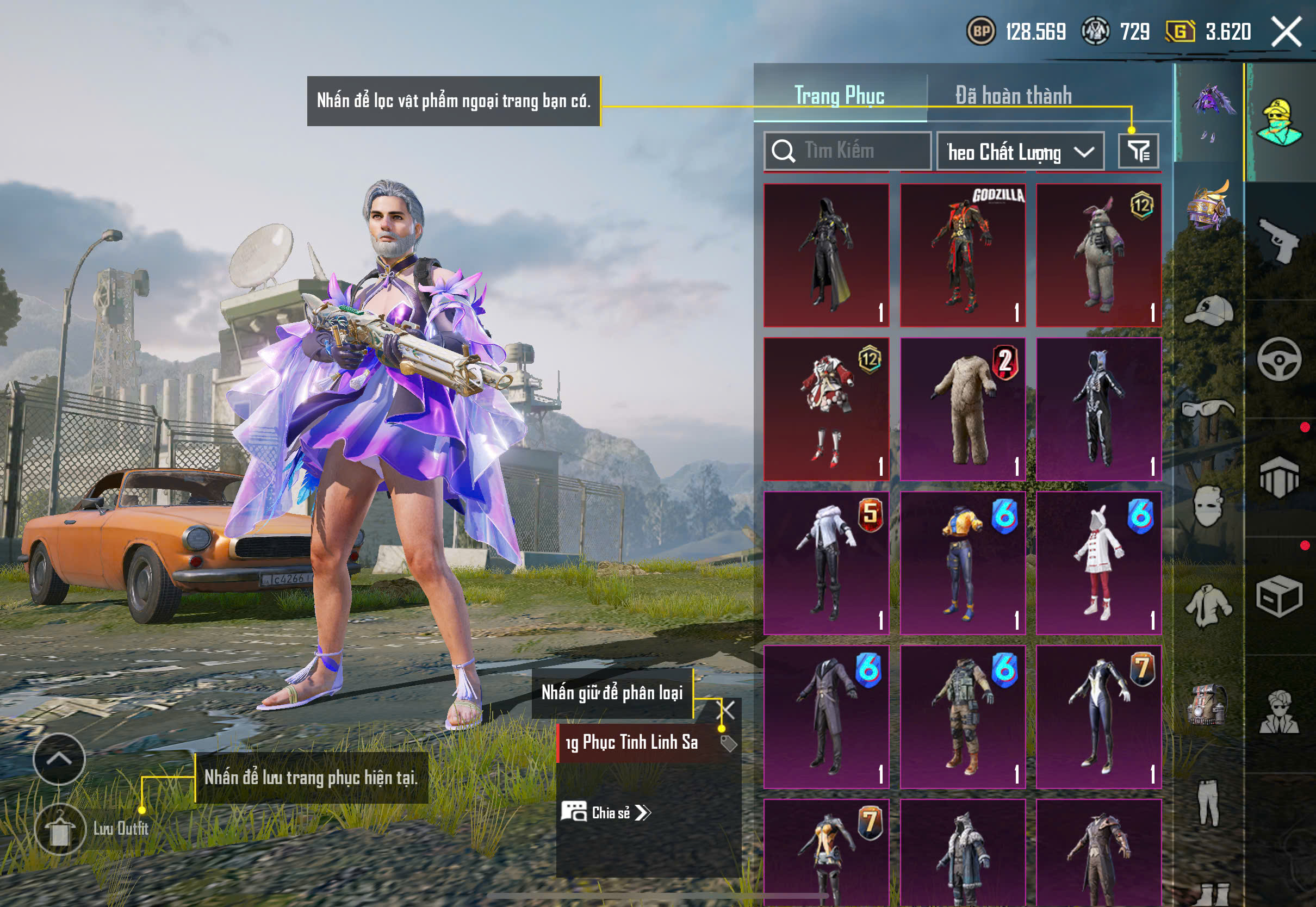Select the Godzilla outfit tile
This screenshot has width=1316, height=907.
963,254
